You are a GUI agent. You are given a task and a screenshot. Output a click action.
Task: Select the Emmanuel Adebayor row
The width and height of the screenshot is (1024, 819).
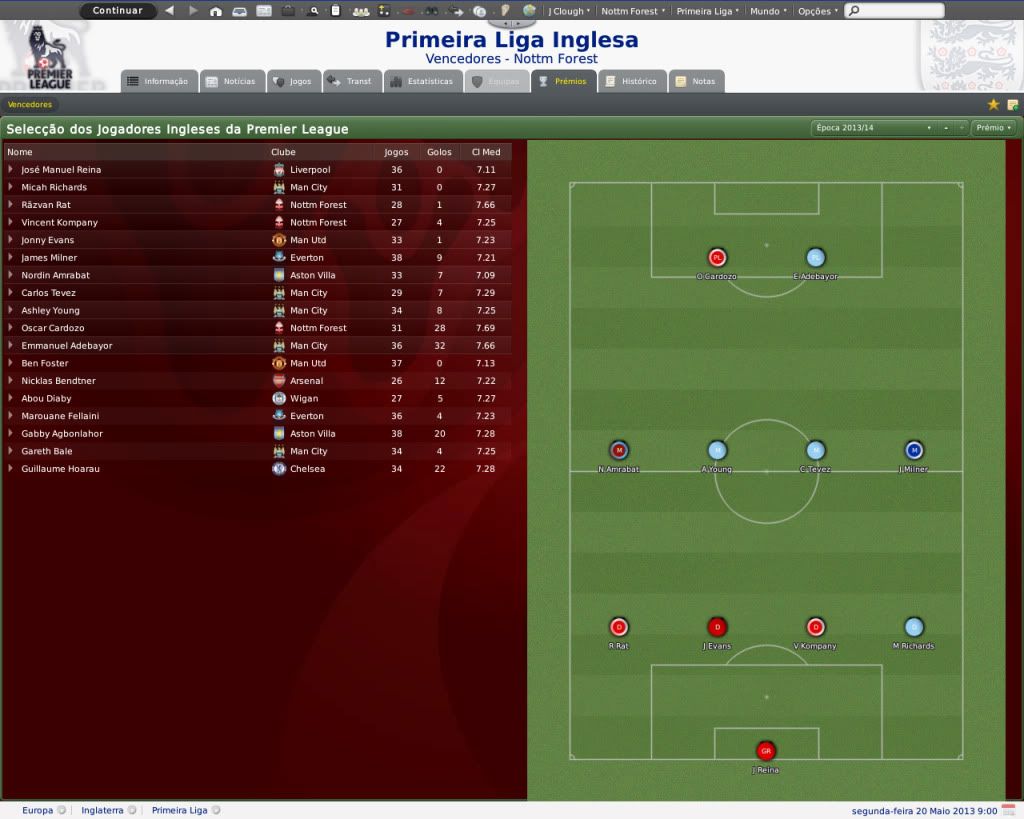[67, 346]
